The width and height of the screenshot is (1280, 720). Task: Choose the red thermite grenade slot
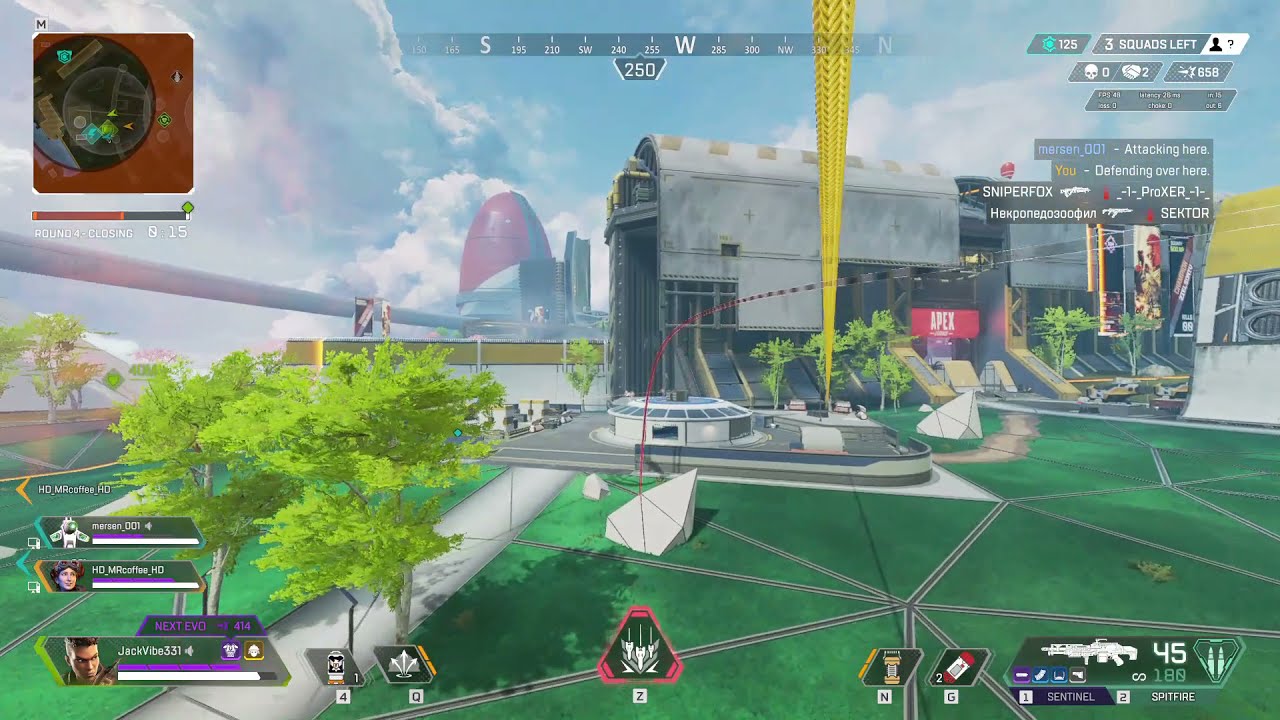click(960, 667)
